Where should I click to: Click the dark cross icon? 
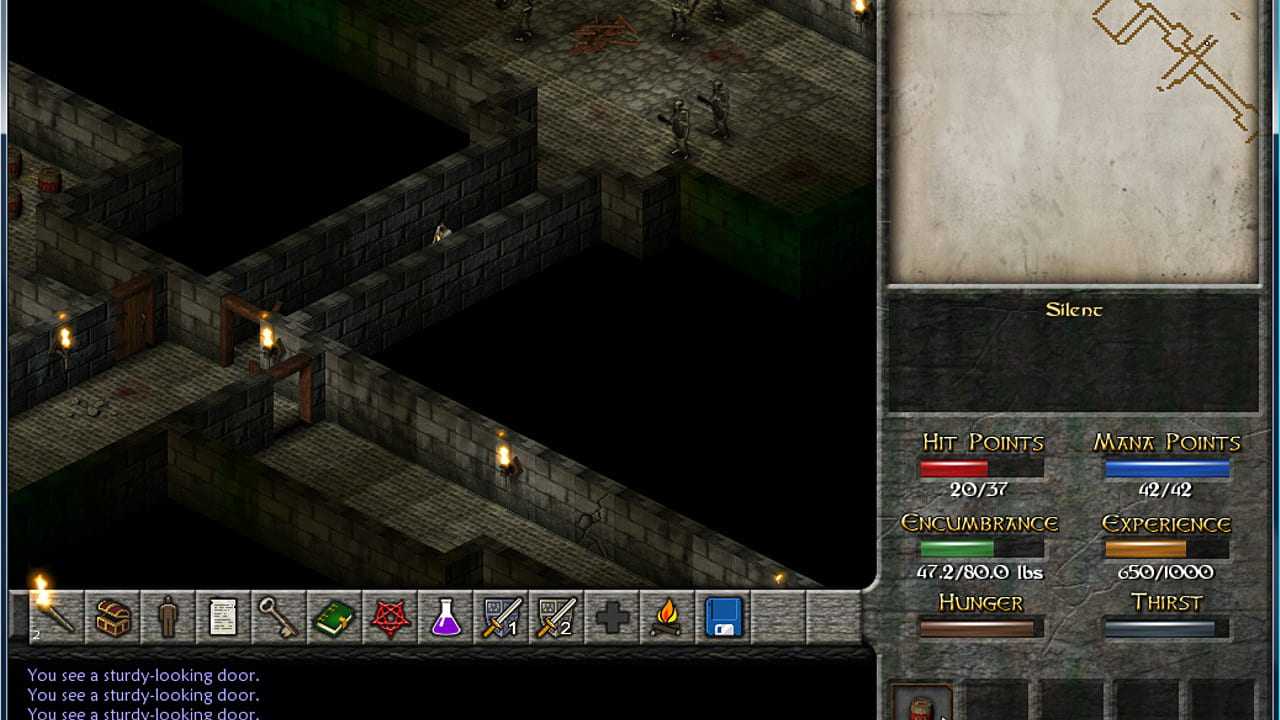(x=612, y=617)
